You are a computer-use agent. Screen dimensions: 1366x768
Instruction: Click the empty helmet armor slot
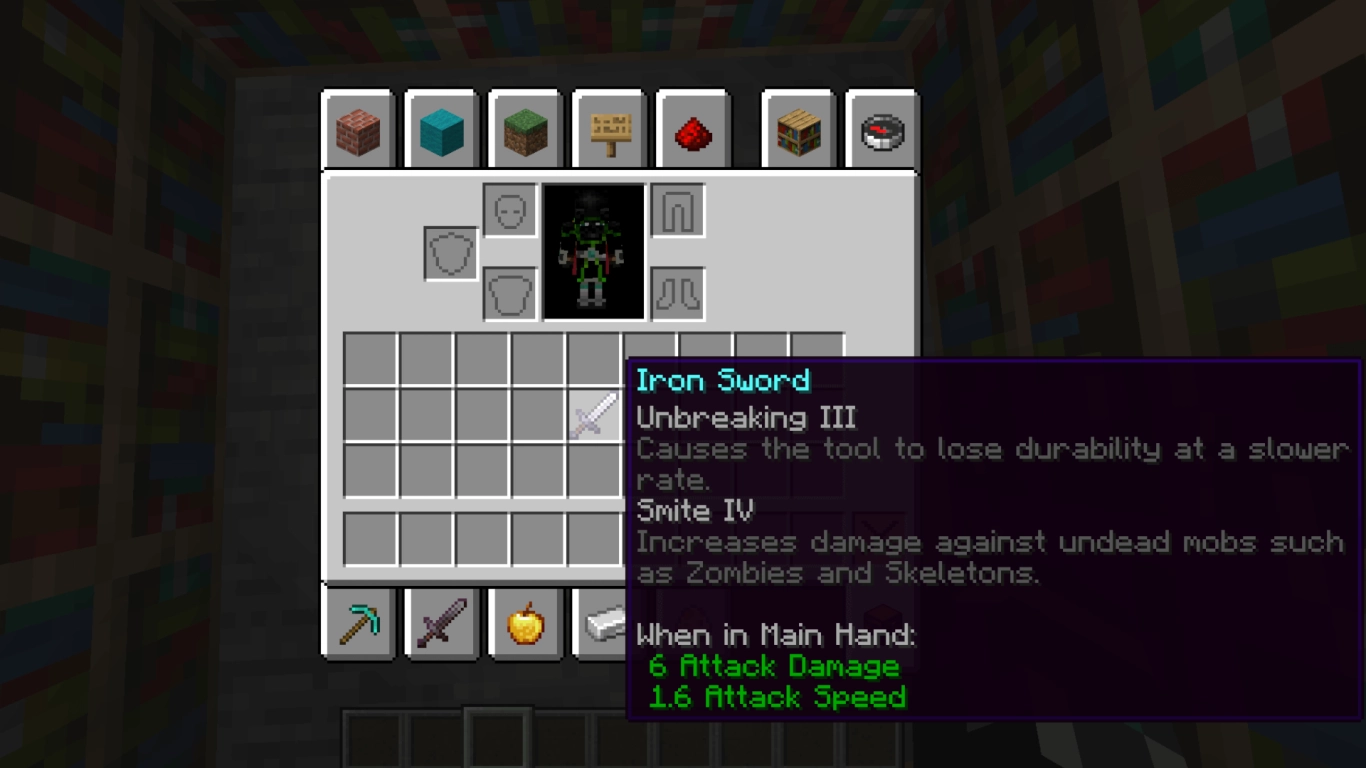[x=509, y=211]
